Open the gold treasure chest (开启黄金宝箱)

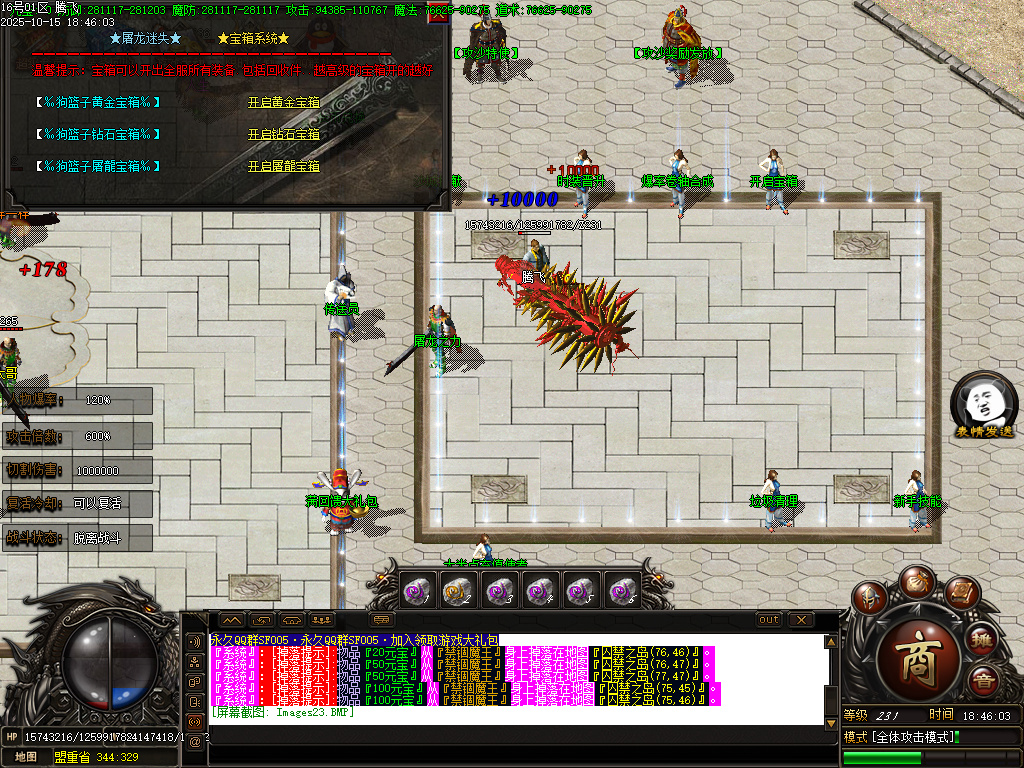[x=283, y=102]
